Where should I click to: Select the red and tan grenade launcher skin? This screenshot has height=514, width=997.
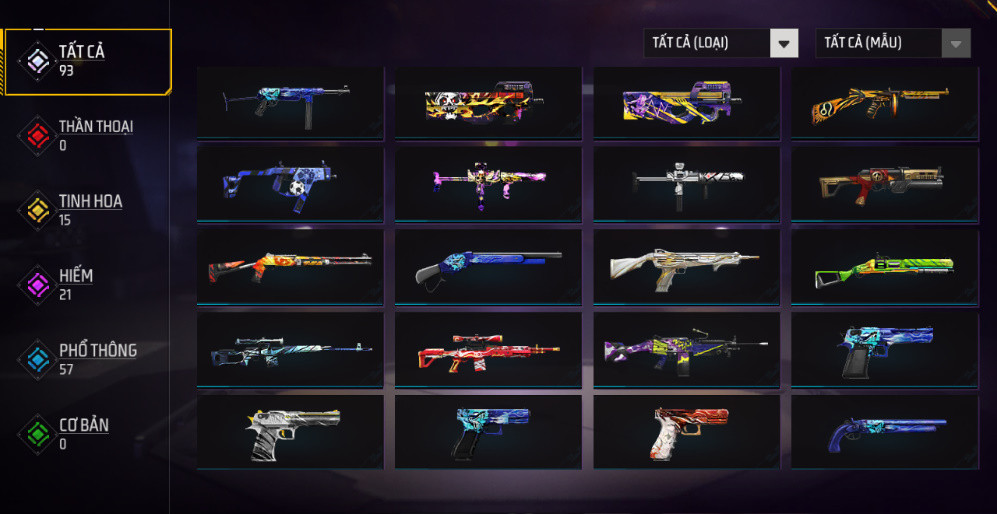884,184
